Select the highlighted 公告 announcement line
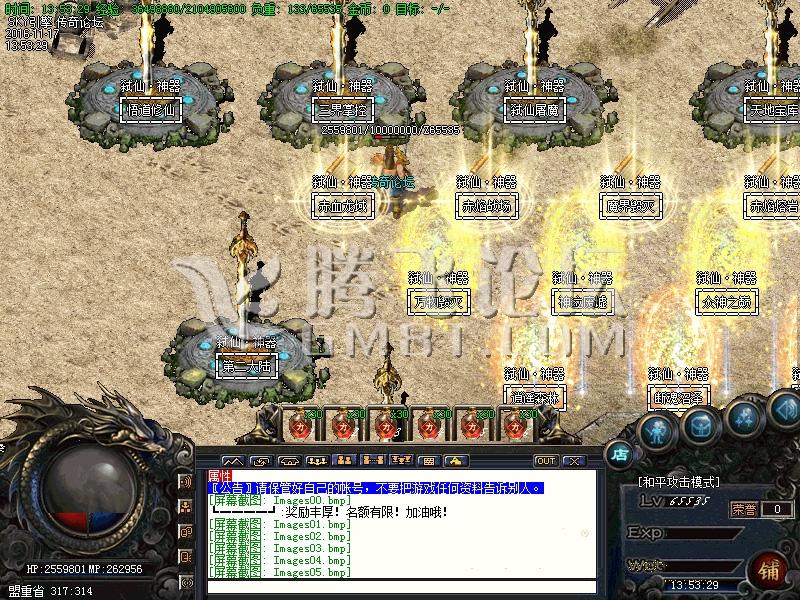 point(376,488)
